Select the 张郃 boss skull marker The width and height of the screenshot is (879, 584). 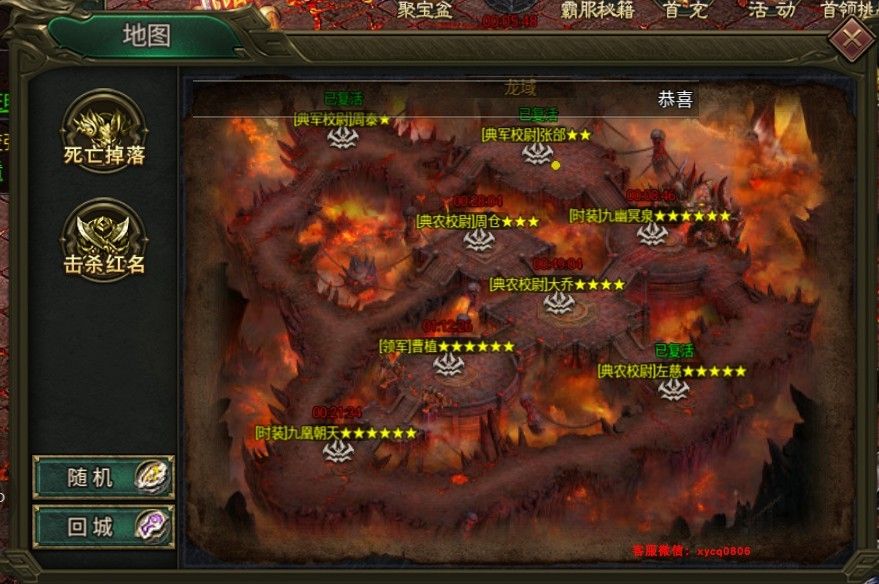[538, 153]
